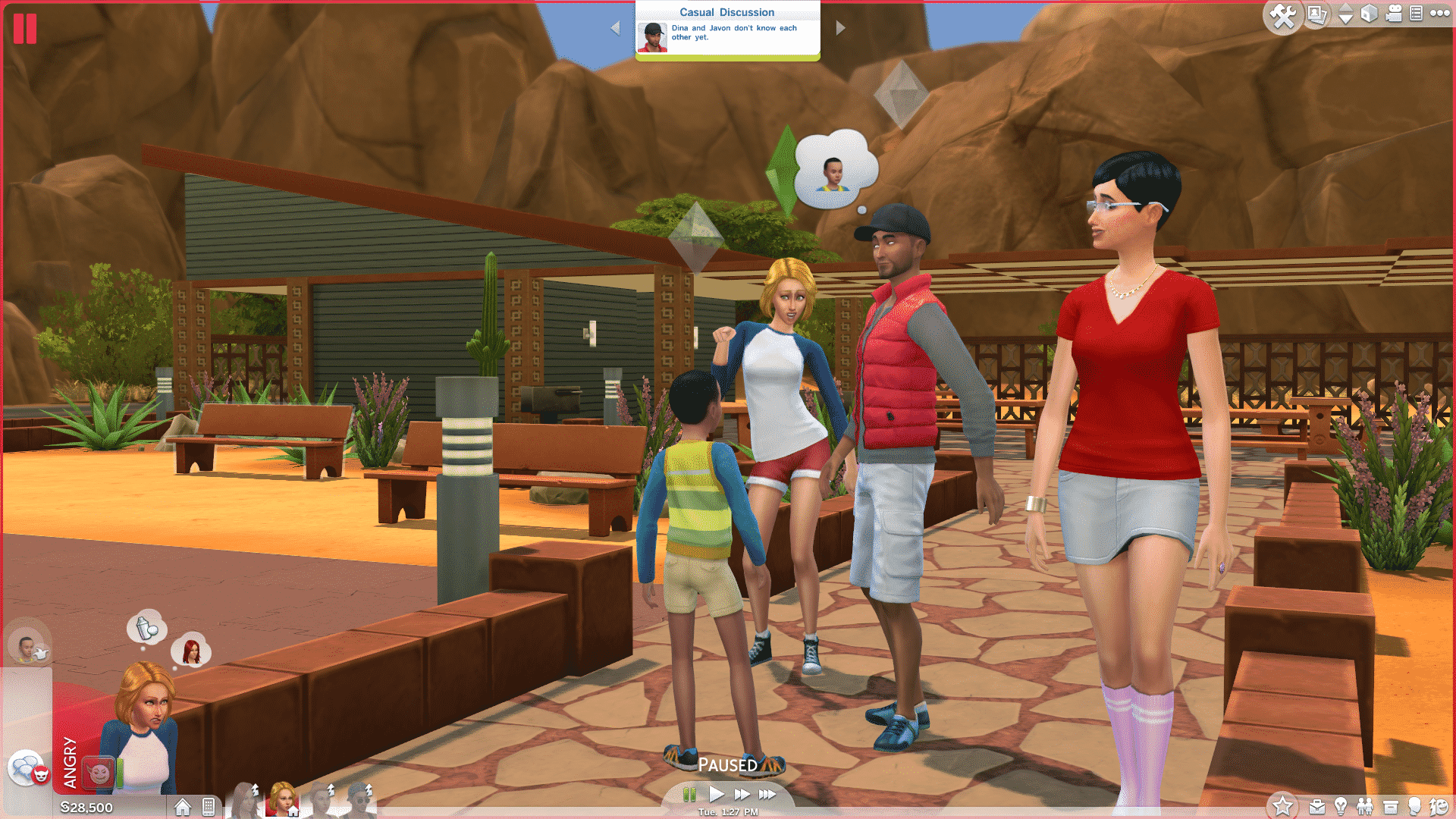The height and width of the screenshot is (819, 1456).
Task: Open the Gallery photos icon
Action: pyautogui.click(x=1317, y=15)
